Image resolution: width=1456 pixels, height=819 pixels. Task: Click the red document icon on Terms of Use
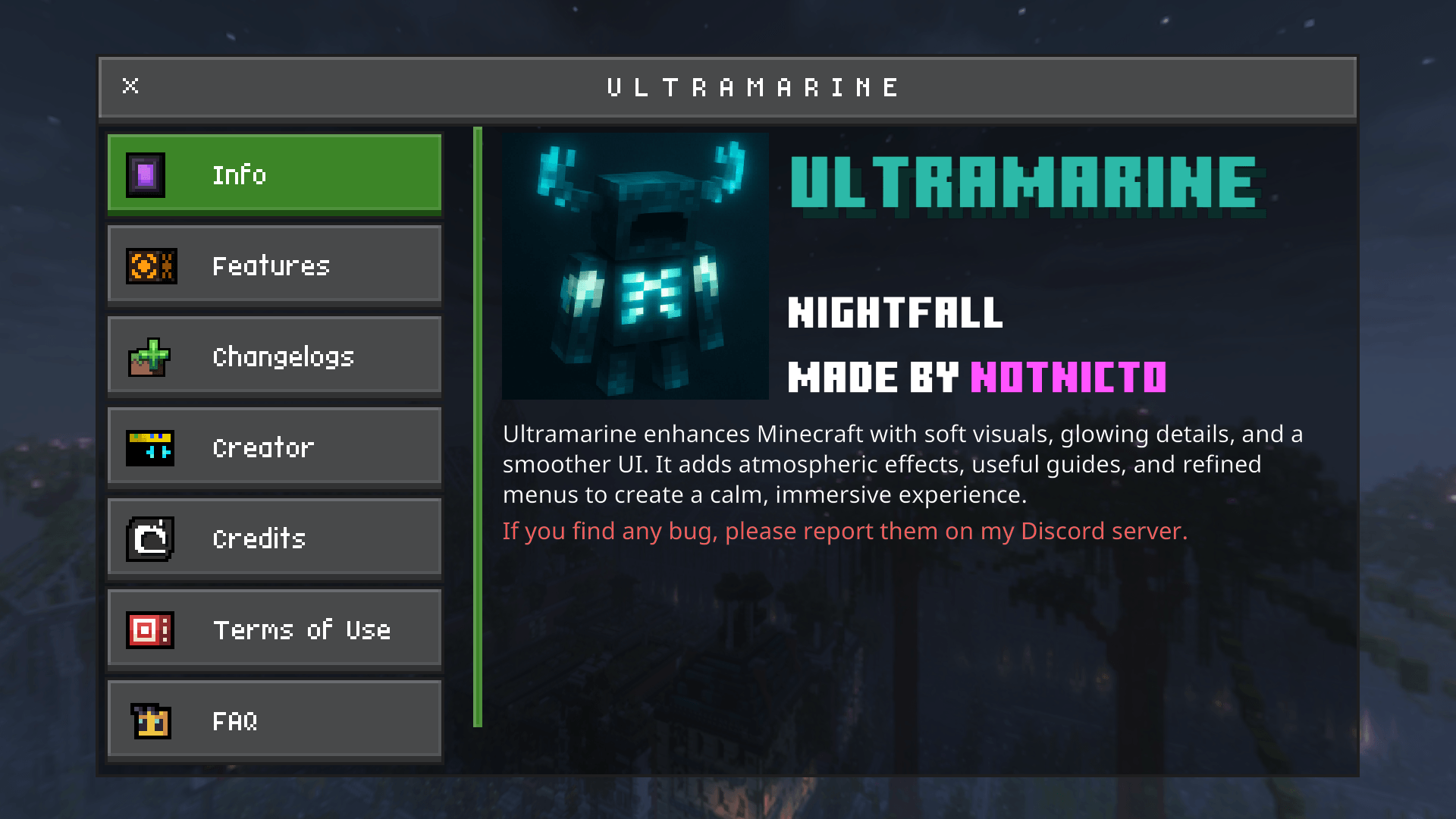tap(149, 629)
